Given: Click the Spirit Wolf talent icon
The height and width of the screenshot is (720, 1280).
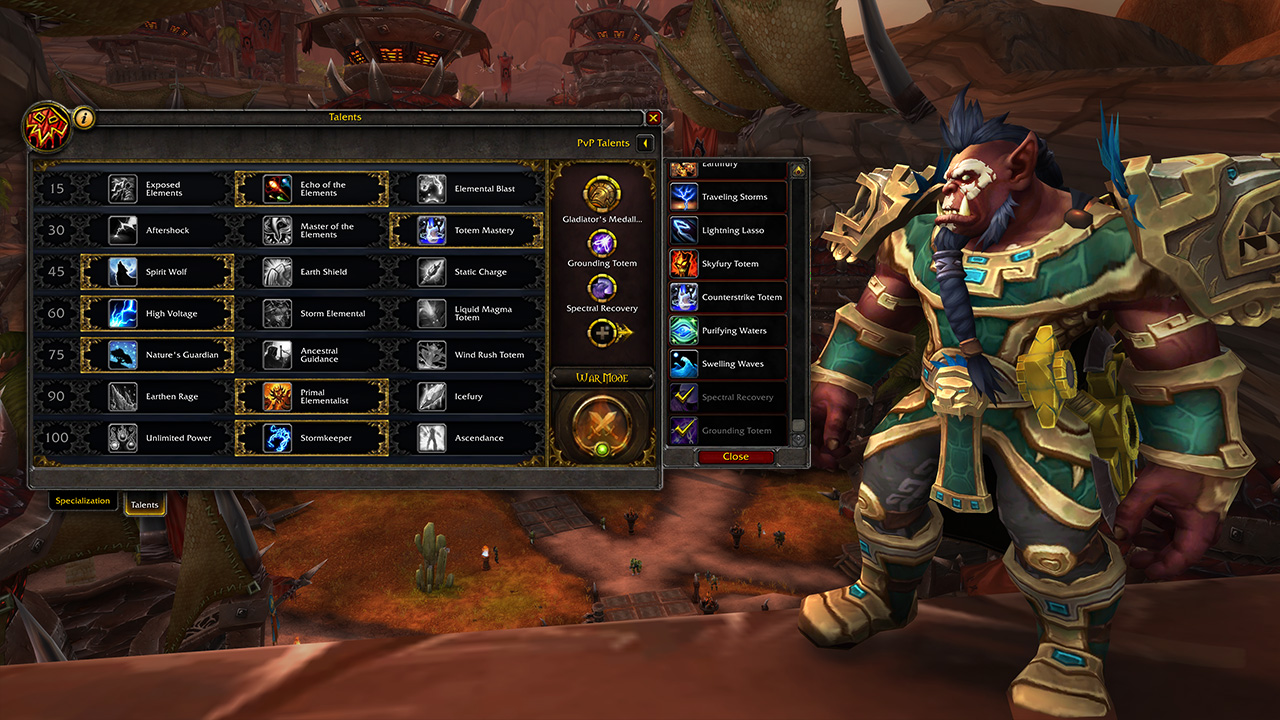Looking at the screenshot, I should 122,271.
